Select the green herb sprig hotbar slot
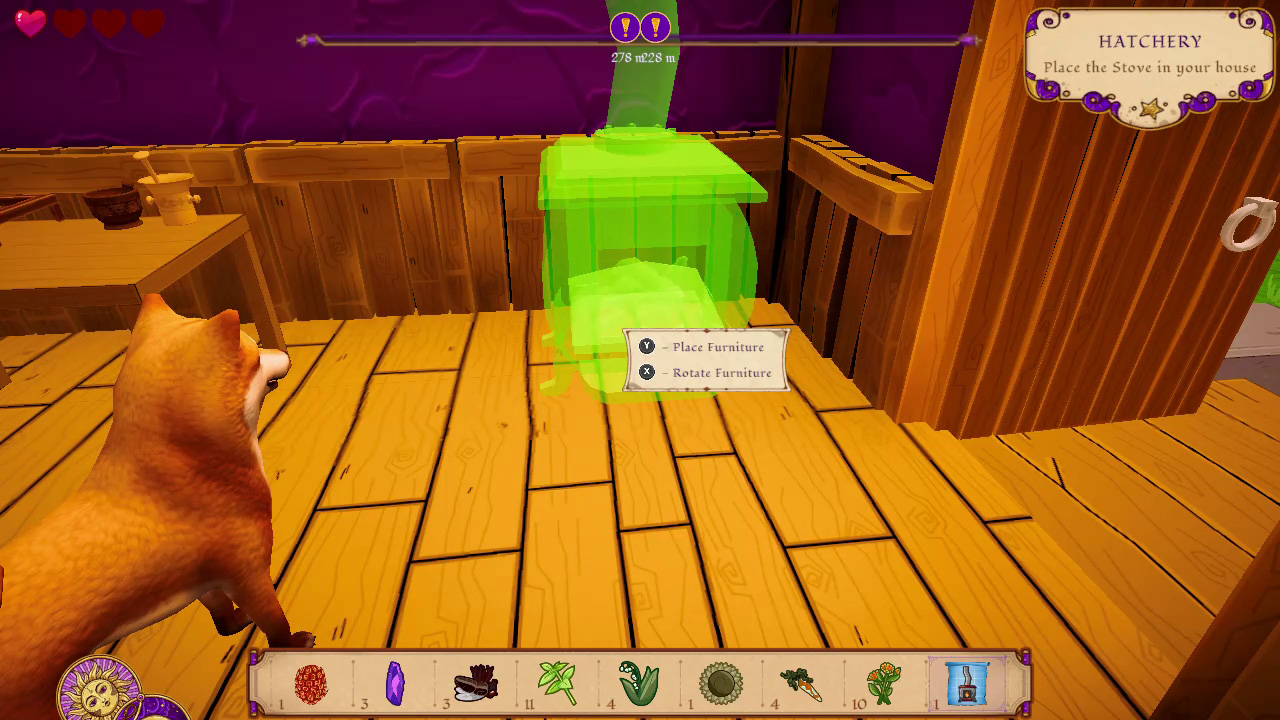1280x720 pixels. click(558, 683)
